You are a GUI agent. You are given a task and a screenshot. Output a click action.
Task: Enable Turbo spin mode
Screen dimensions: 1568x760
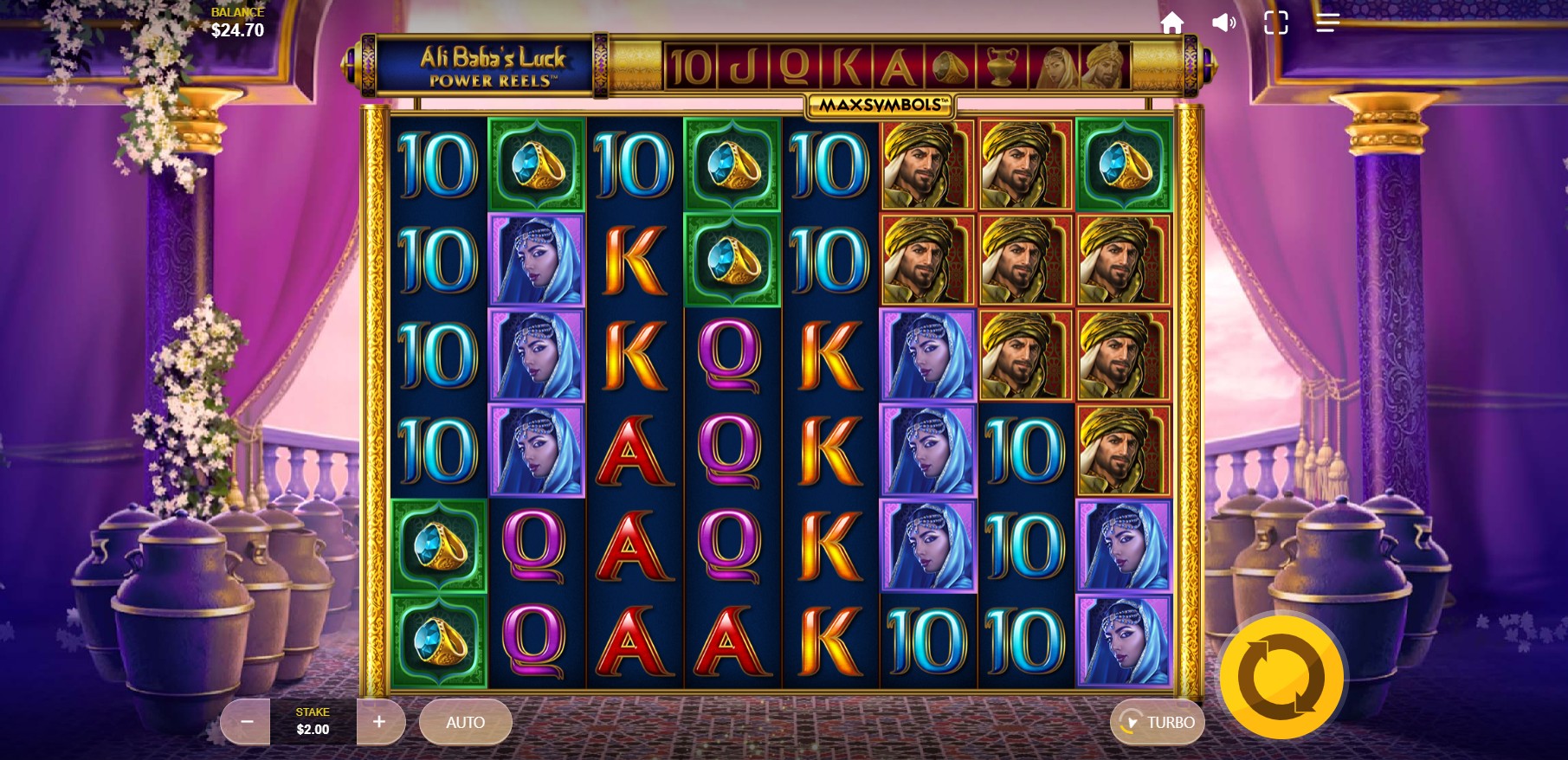tap(1157, 721)
